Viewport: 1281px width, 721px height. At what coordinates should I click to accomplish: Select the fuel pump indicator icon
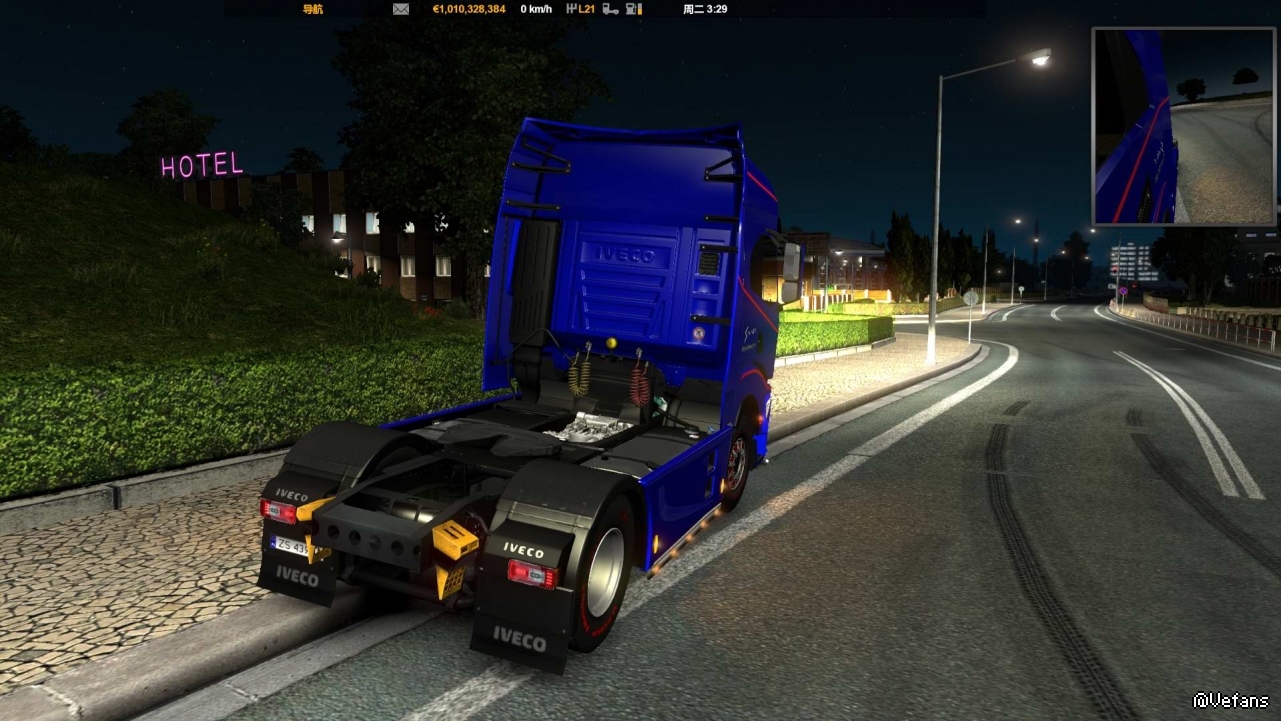[x=633, y=9]
